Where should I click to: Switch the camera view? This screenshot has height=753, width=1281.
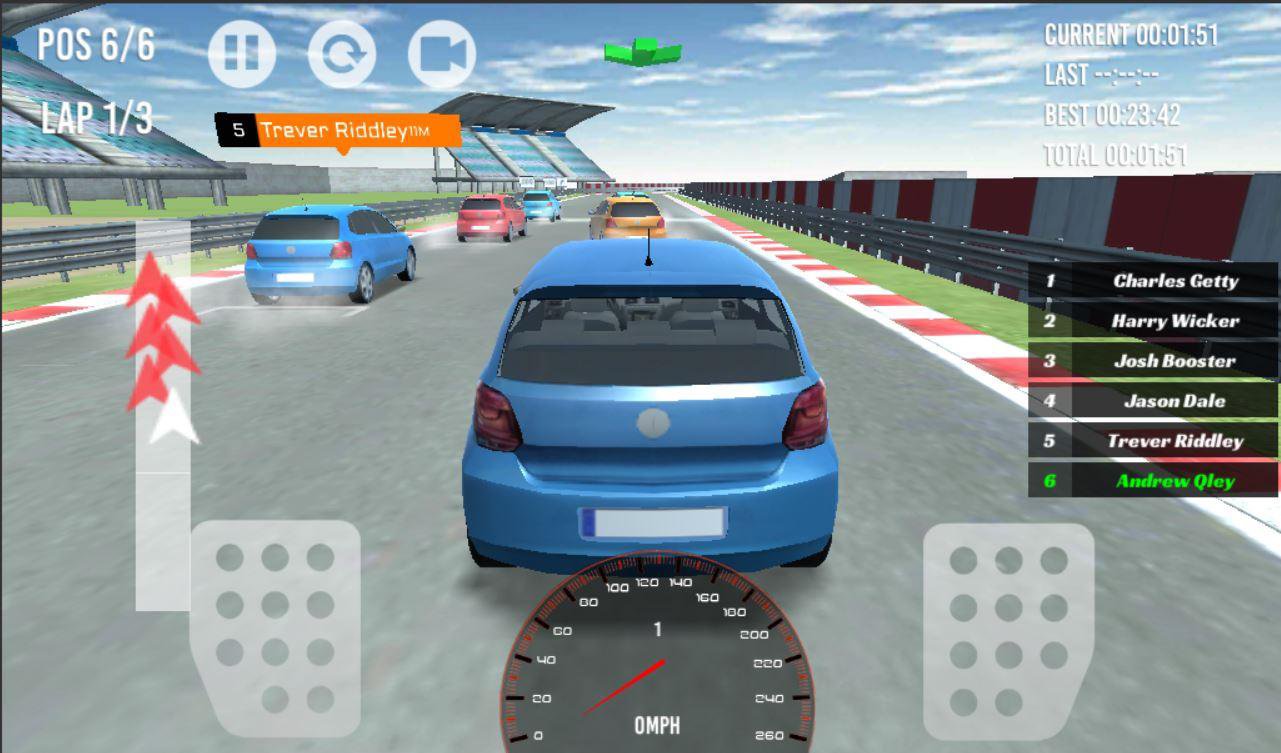(443, 53)
